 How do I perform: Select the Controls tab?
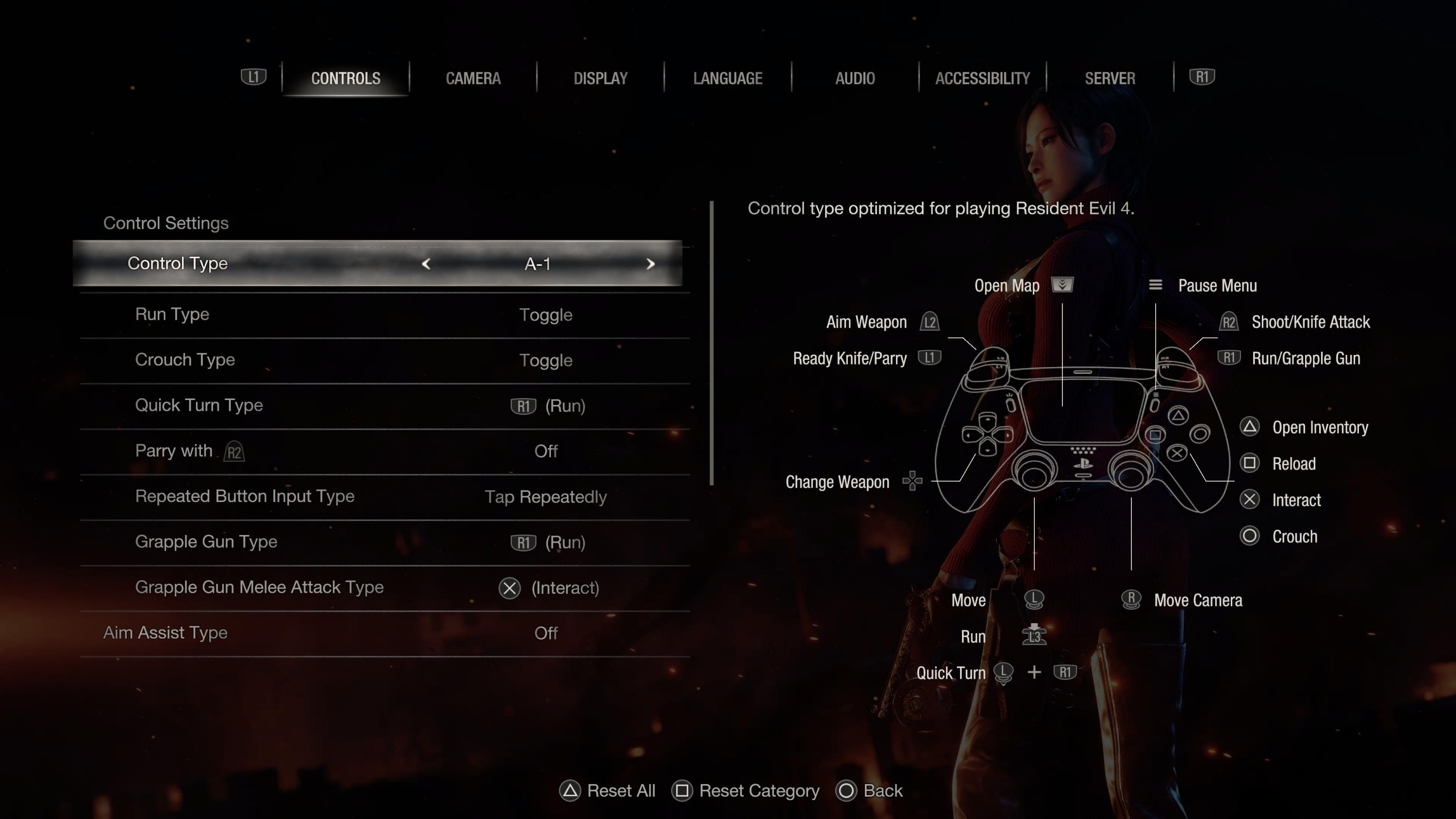tap(346, 78)
